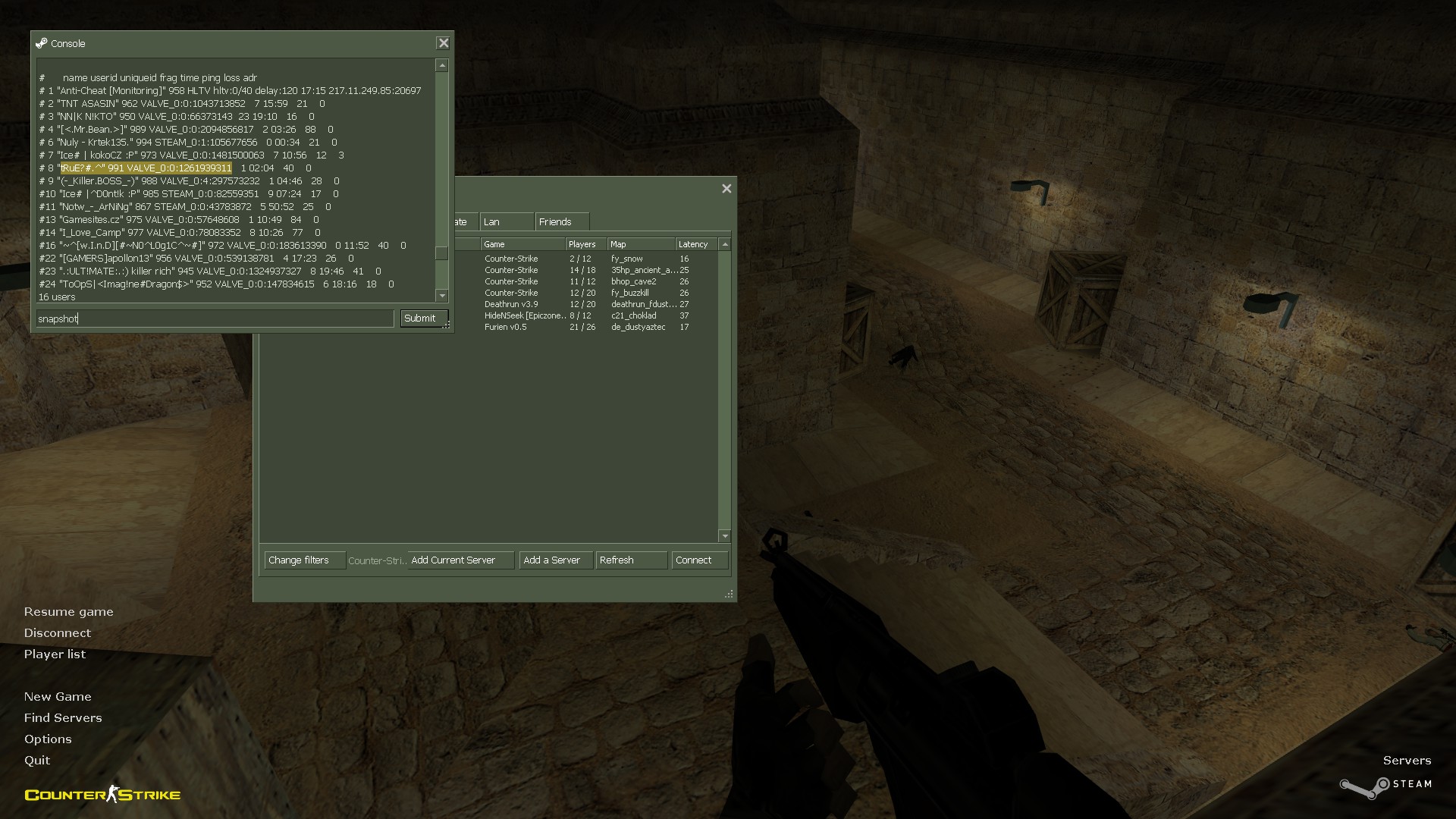Screen dimensions: 1456x819
Task: Sort servers by Players column
Action: click(585, 244)
